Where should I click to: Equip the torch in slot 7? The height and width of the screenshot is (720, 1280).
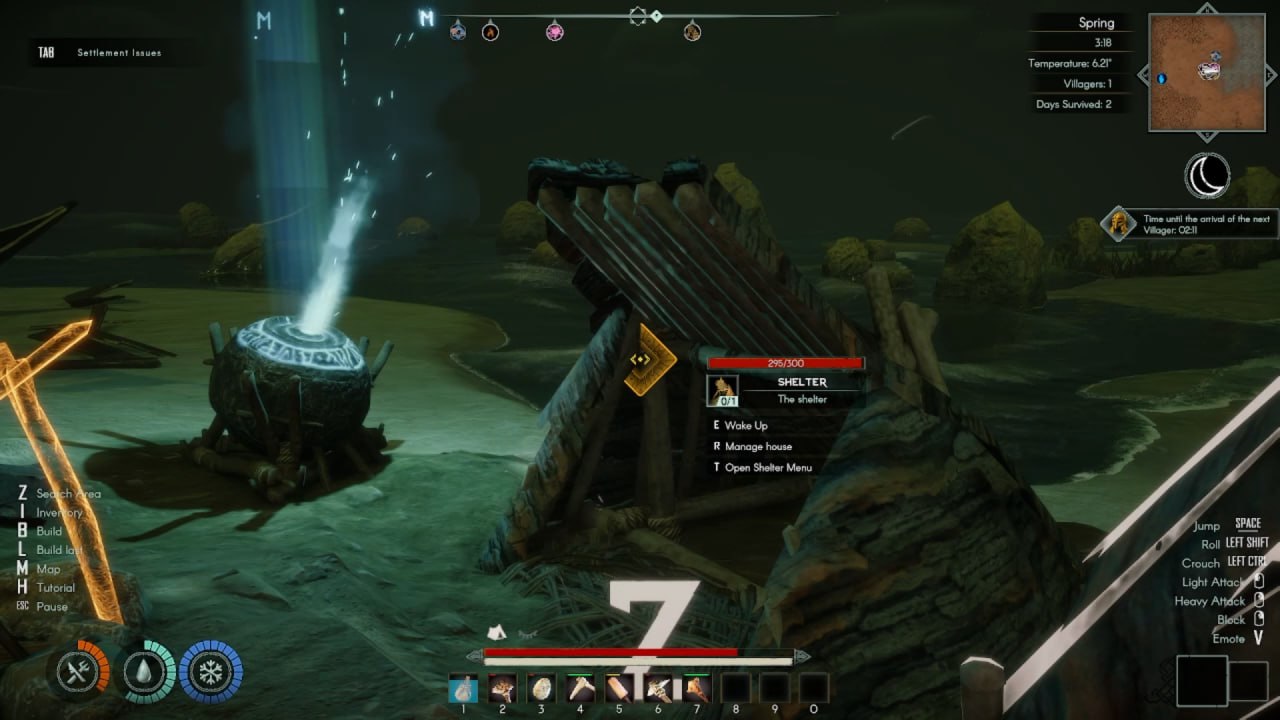[x=697, y=688]
